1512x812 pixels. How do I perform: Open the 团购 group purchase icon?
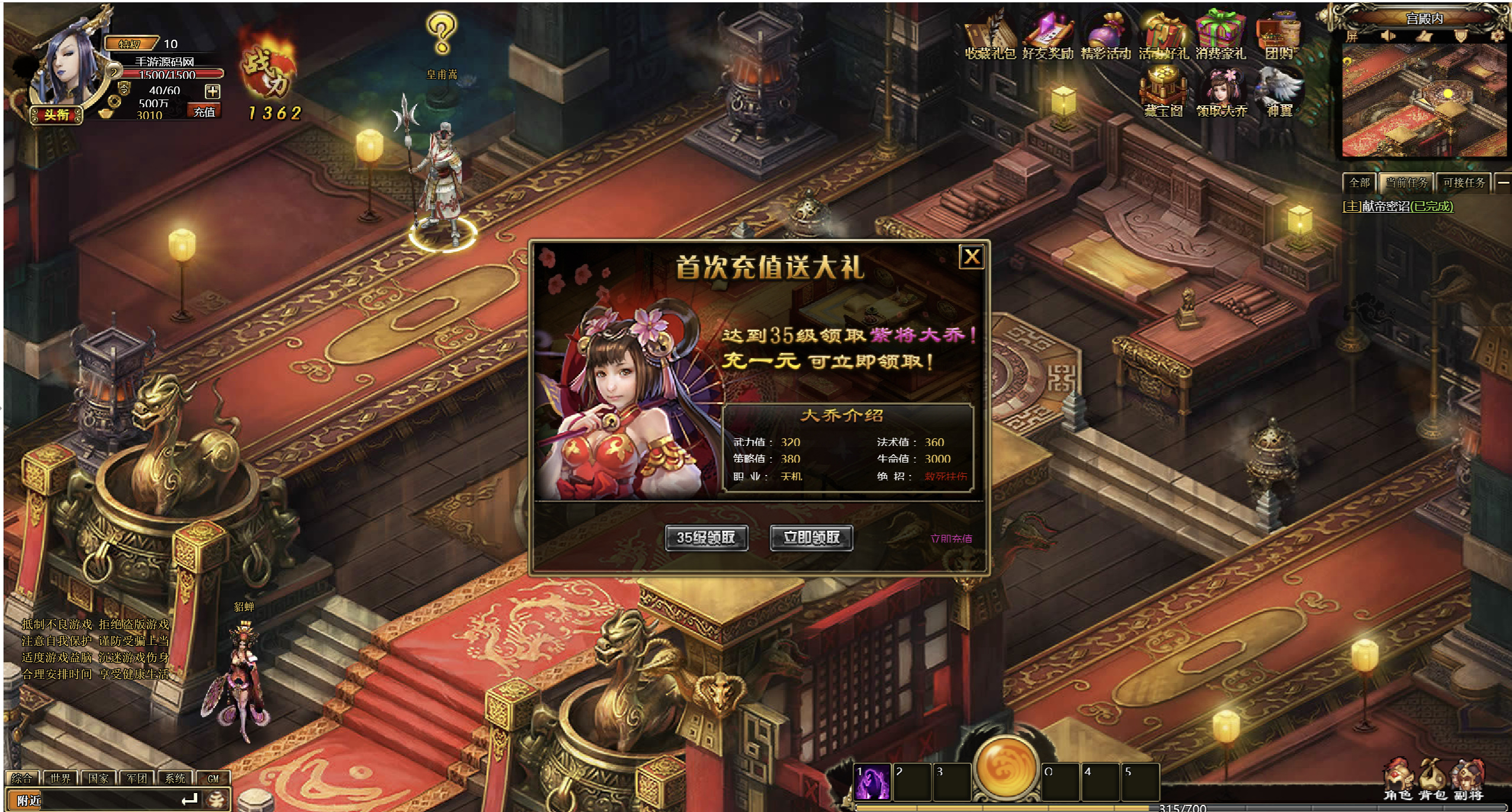1279,37
